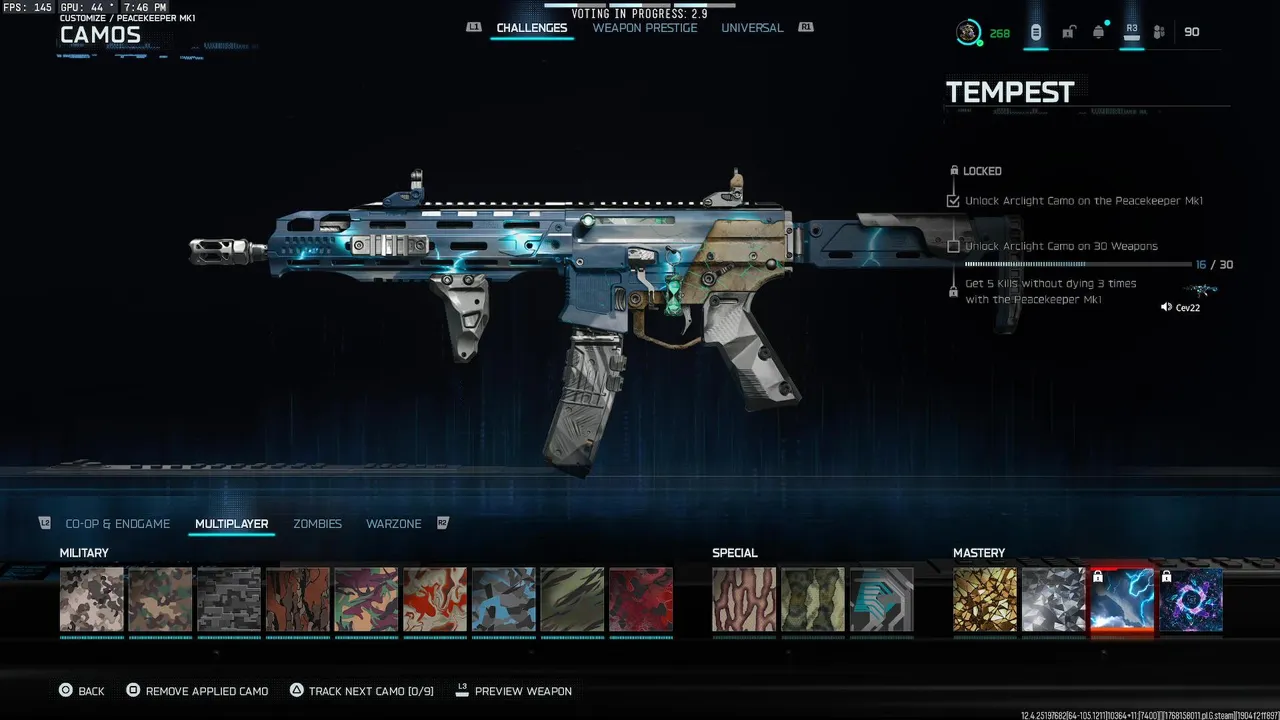Pick the red and cream marbled camo
The image size is (1280, 720).
point(435,600)
